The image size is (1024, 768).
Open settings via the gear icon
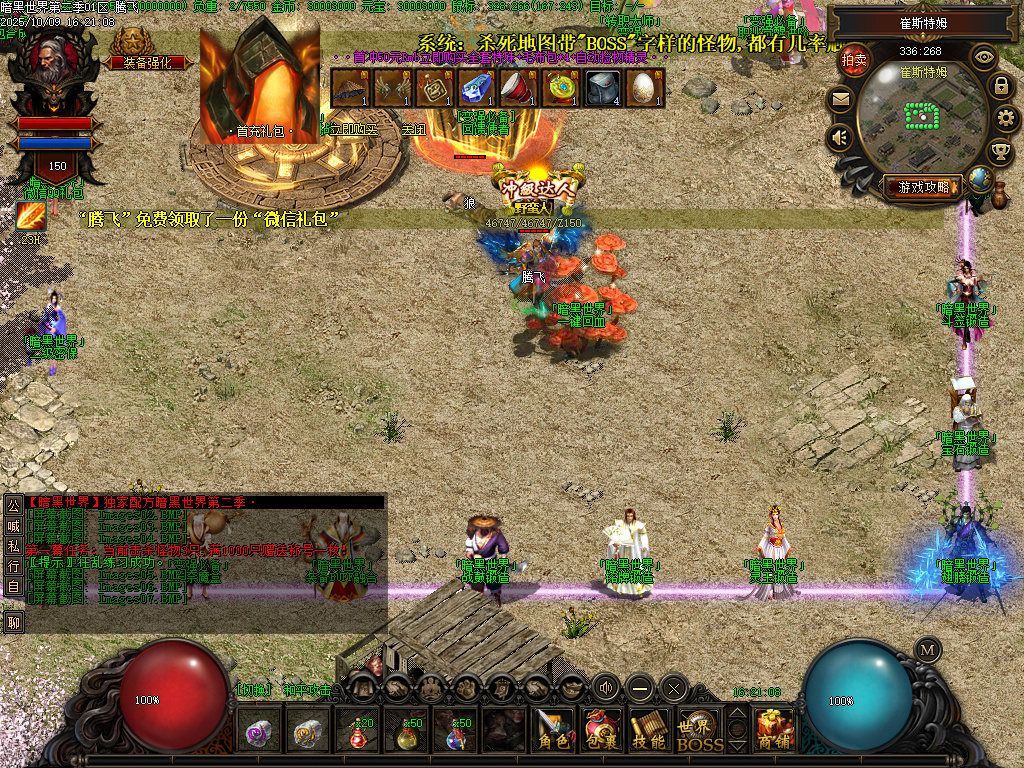1007,119
